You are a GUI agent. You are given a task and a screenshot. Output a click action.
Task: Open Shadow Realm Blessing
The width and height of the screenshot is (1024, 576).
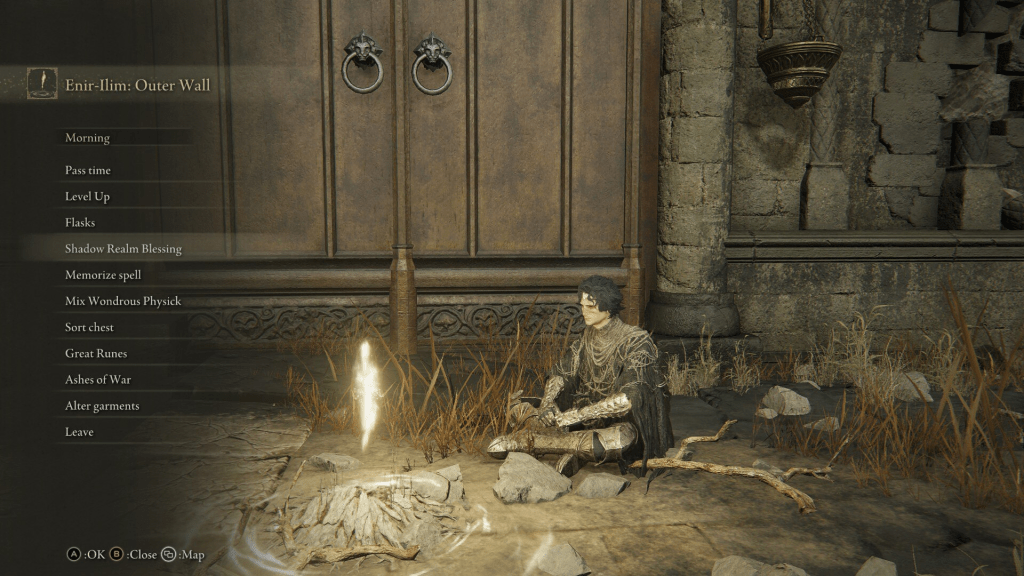123,249
